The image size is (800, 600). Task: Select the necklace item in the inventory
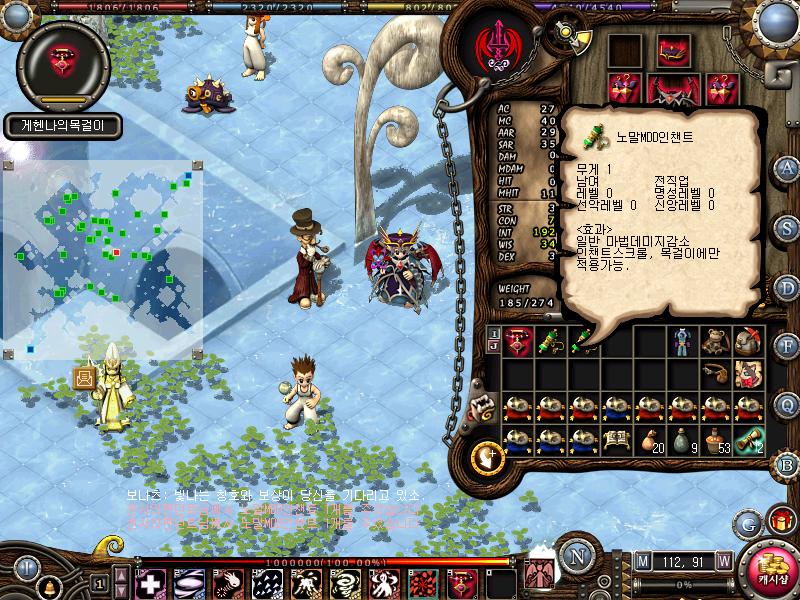518,342
